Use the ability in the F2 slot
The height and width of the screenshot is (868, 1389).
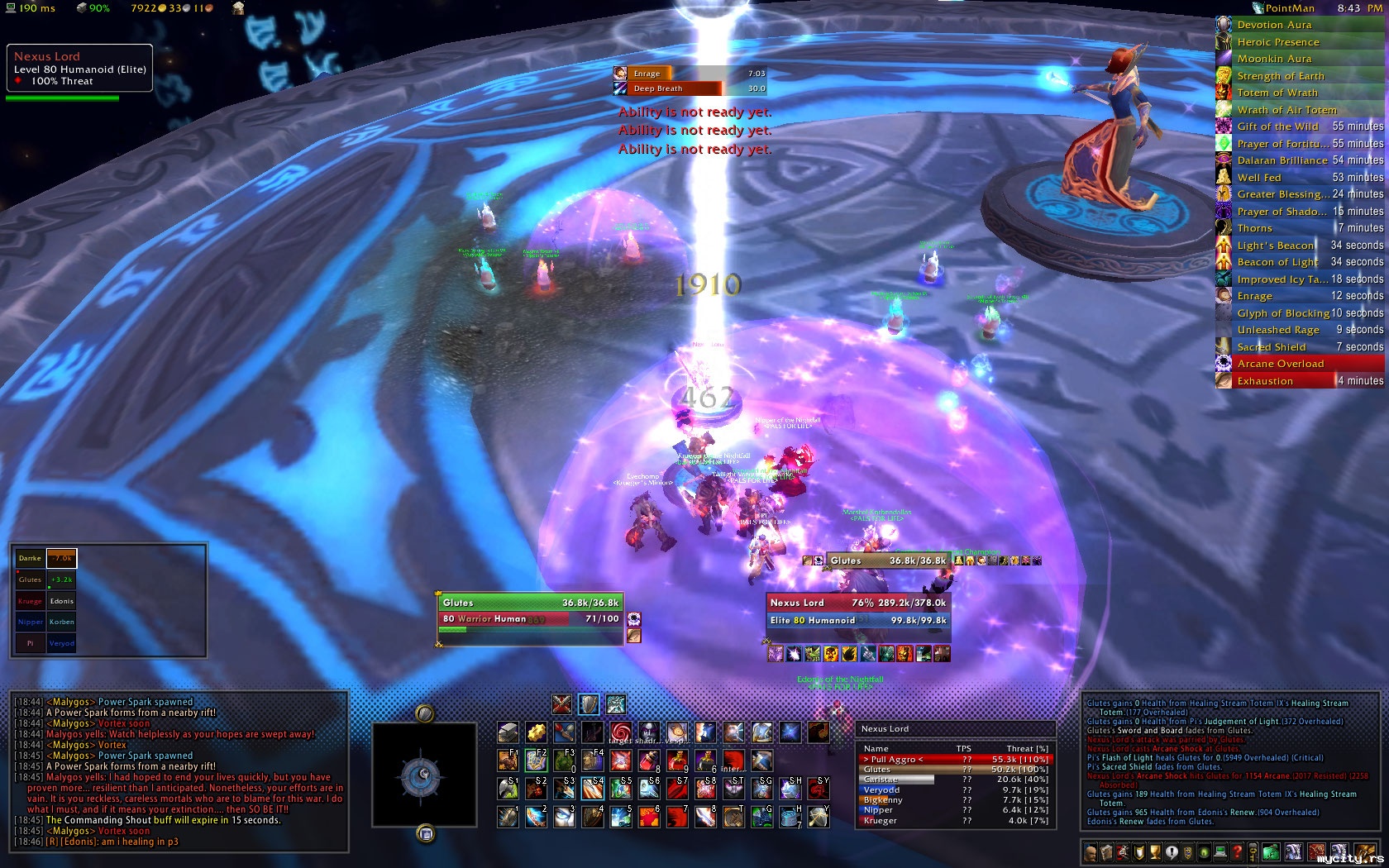pos(536,761)
